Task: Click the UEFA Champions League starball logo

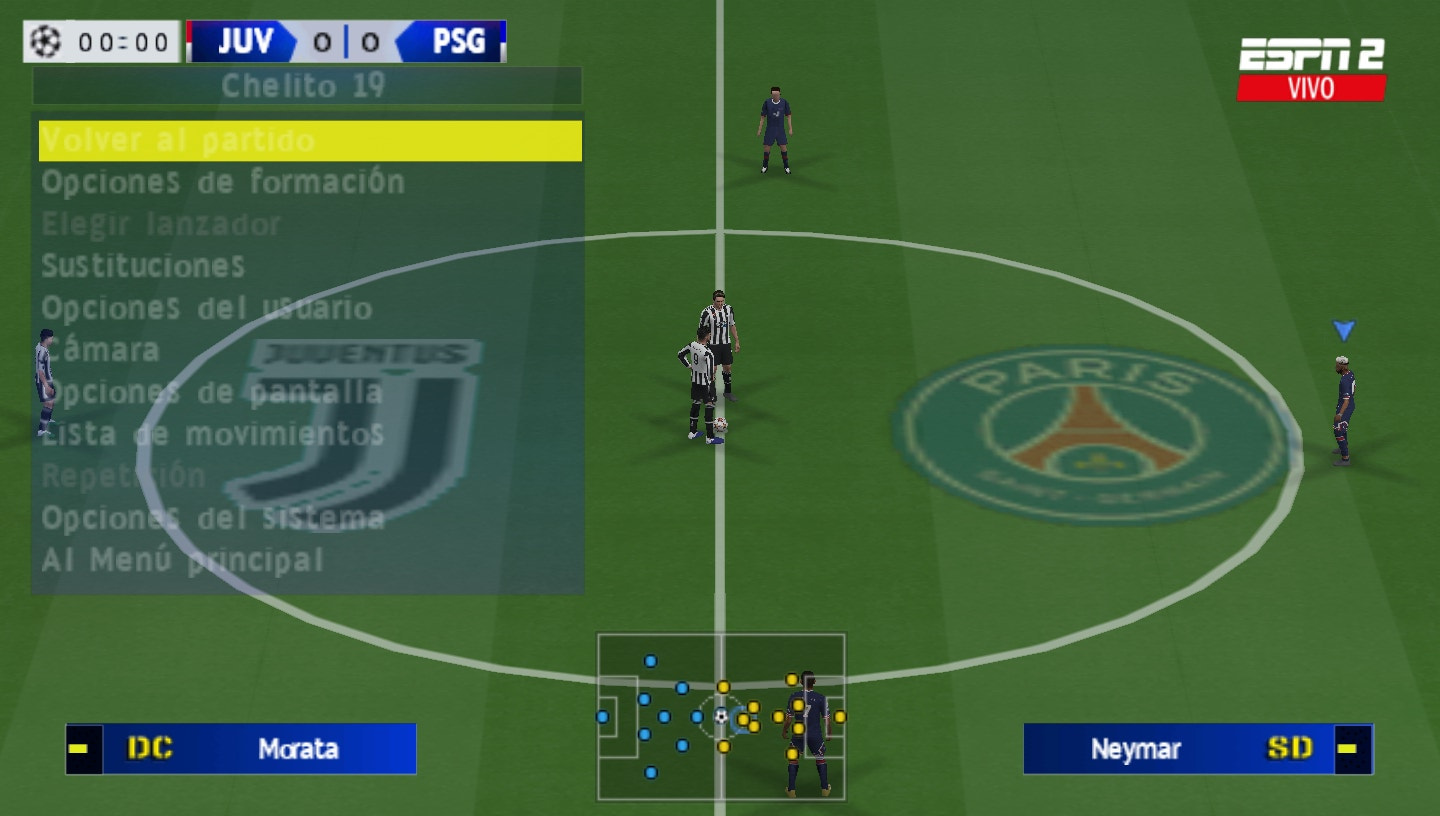Action: coord(45,40)
